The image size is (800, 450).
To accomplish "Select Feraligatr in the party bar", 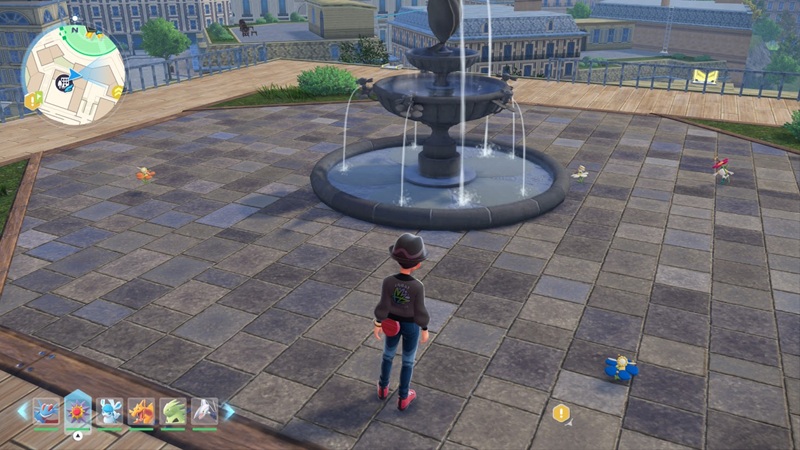I will [46, 411].
